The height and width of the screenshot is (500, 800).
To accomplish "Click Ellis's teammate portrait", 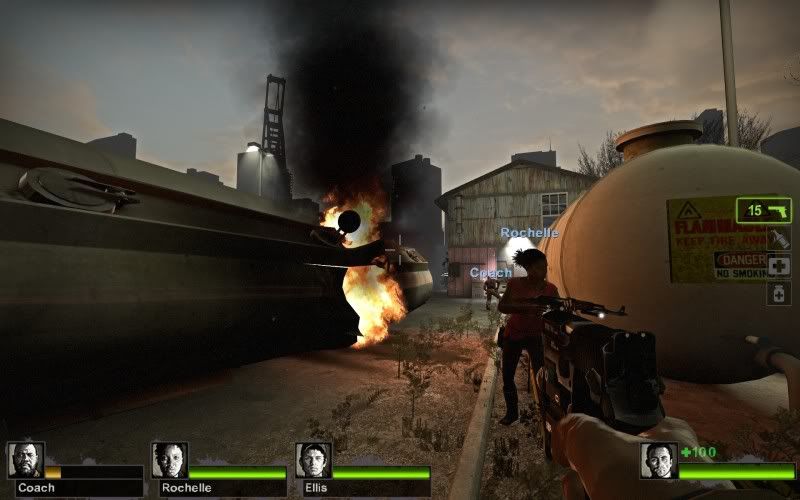I will pos(313,460).
